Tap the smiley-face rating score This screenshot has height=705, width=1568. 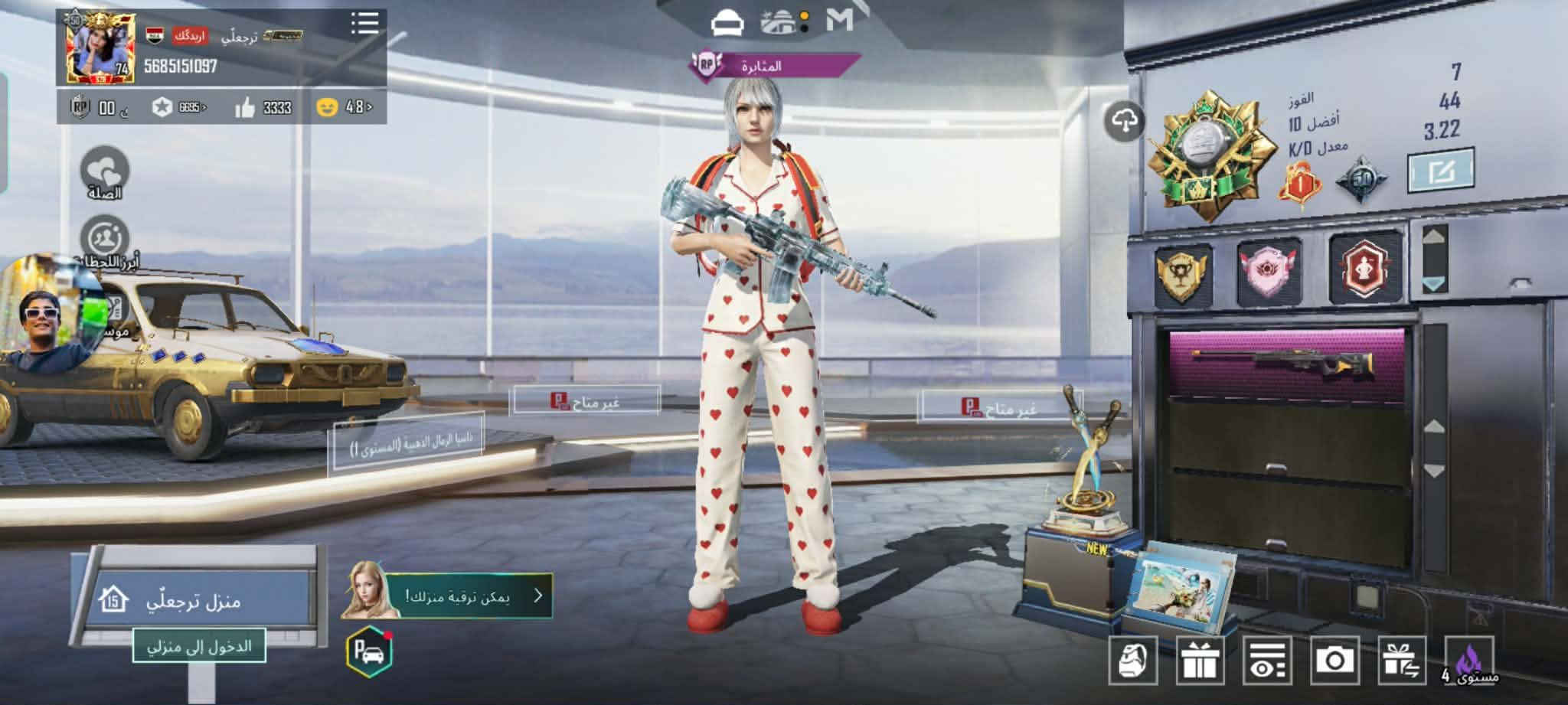click(x=344, y=107)
